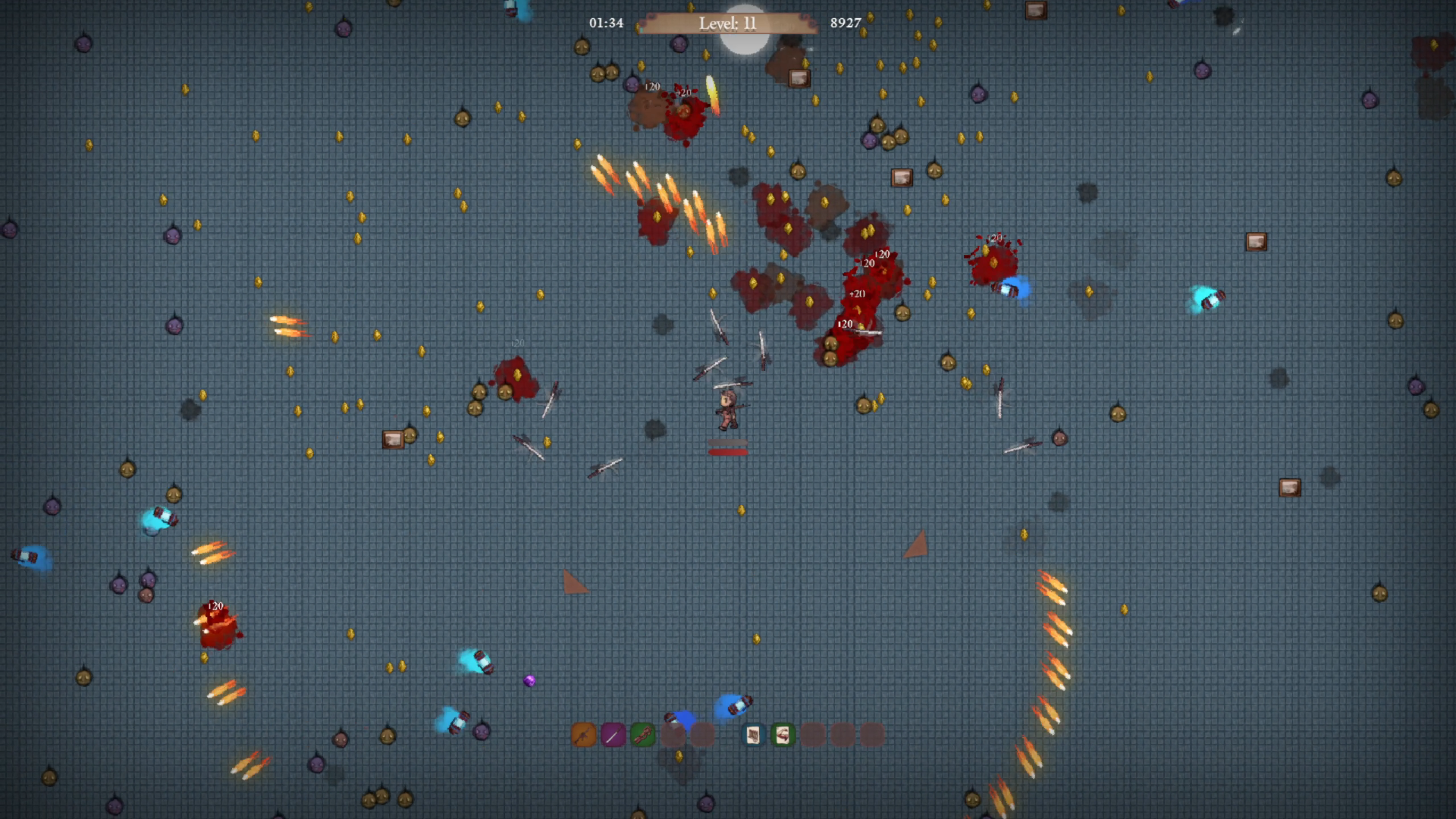
Task: Click the green card passive item slot
Action: [x=783, y=735]
